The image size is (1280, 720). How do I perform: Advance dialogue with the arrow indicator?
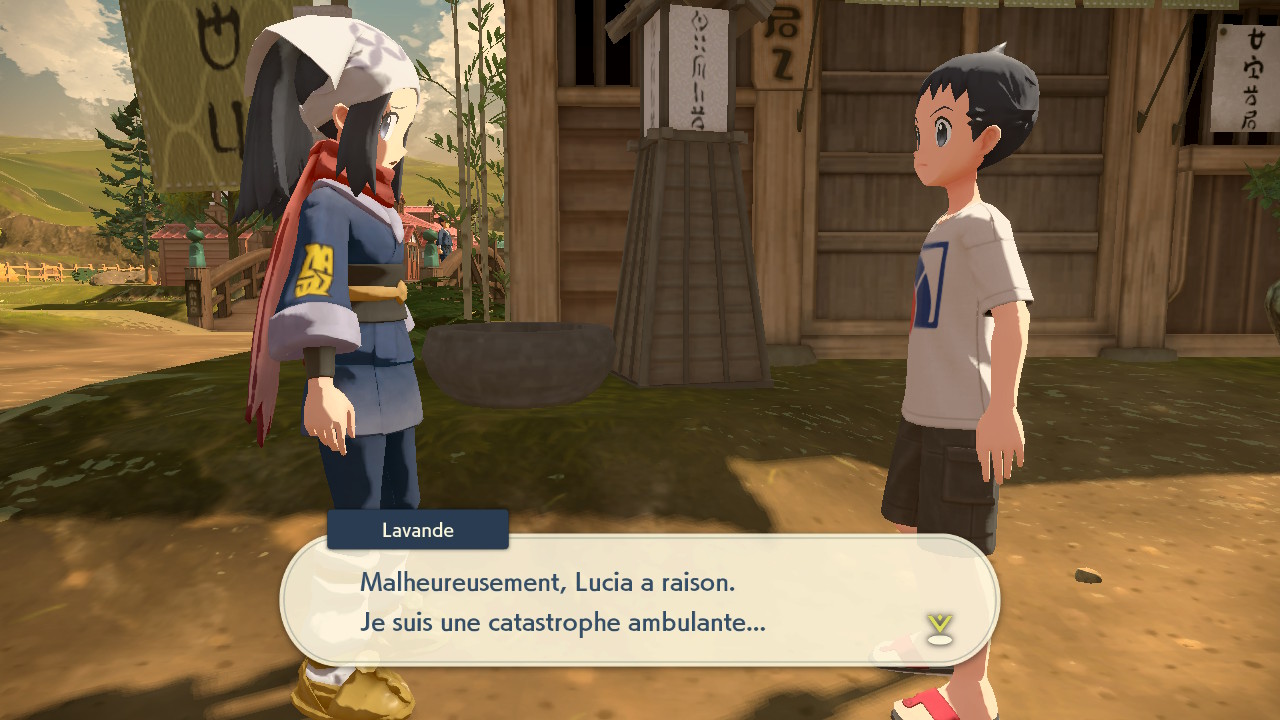939,629
